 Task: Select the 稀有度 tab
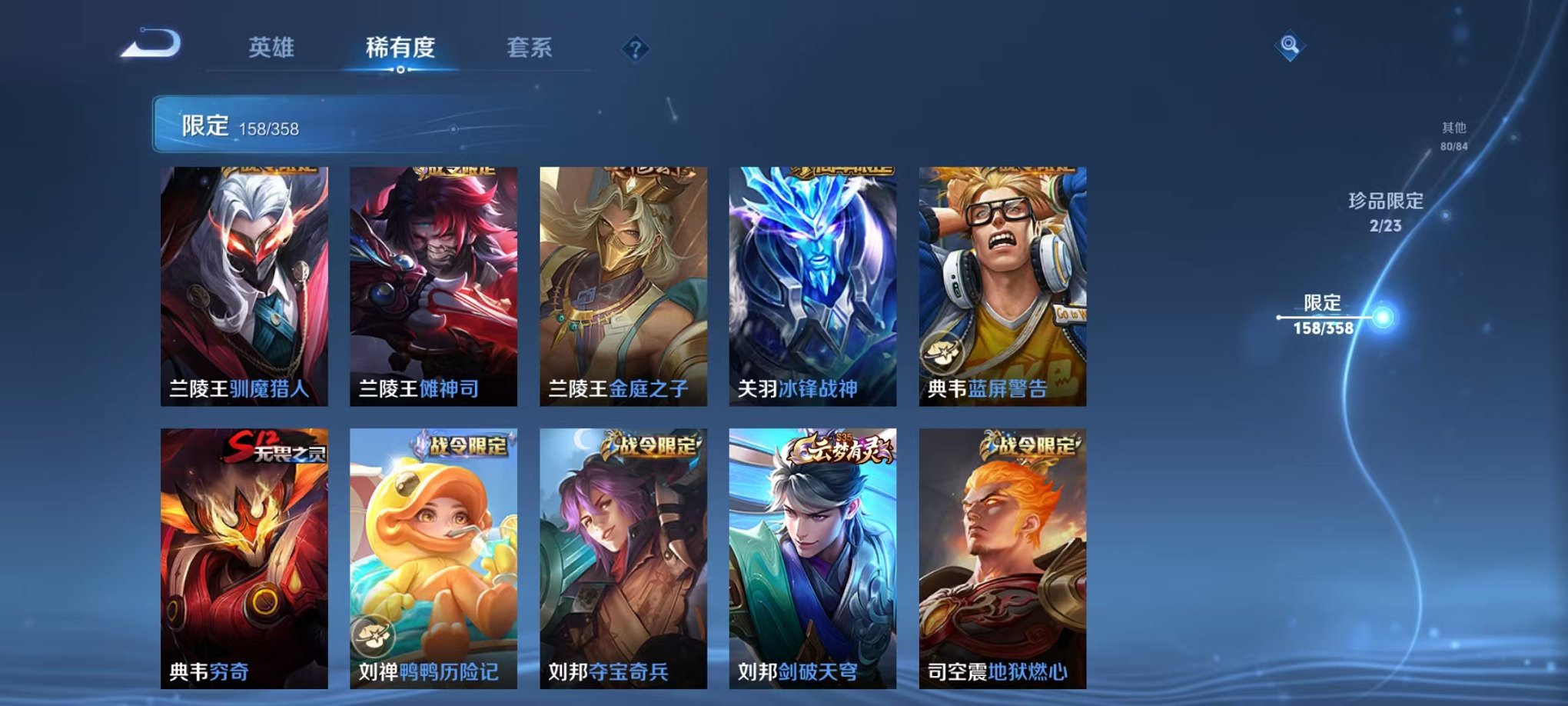tap(399, 48)
